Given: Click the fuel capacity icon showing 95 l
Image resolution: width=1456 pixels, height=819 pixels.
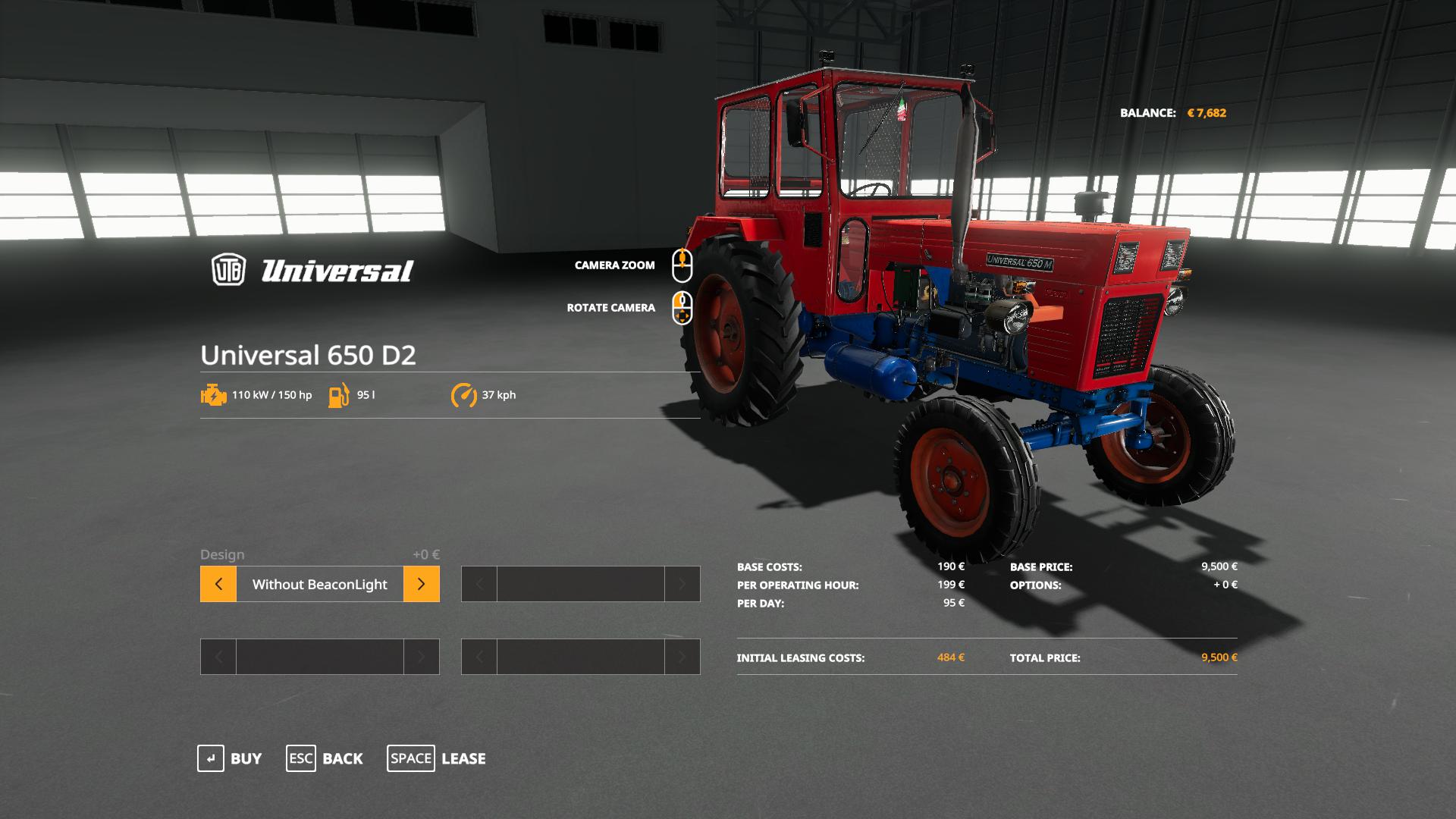Looking at the screenshot, I should [338, 395].
